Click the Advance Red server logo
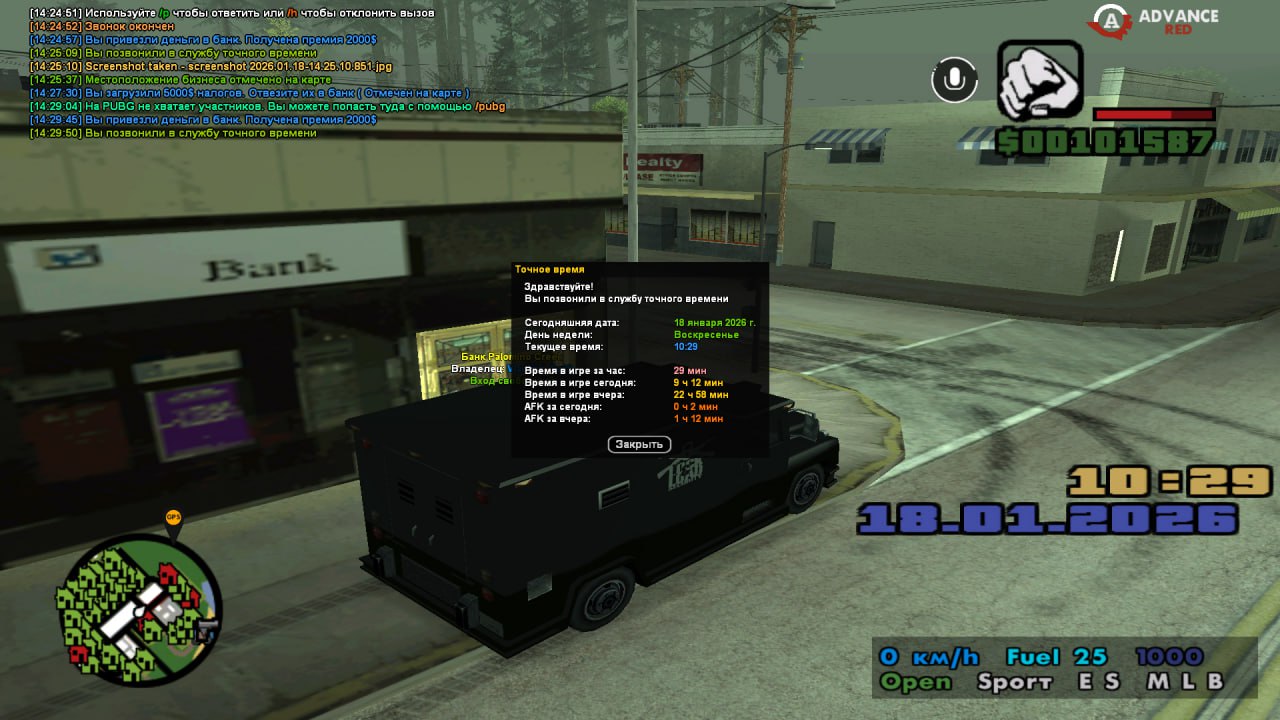 point(1156,21)
